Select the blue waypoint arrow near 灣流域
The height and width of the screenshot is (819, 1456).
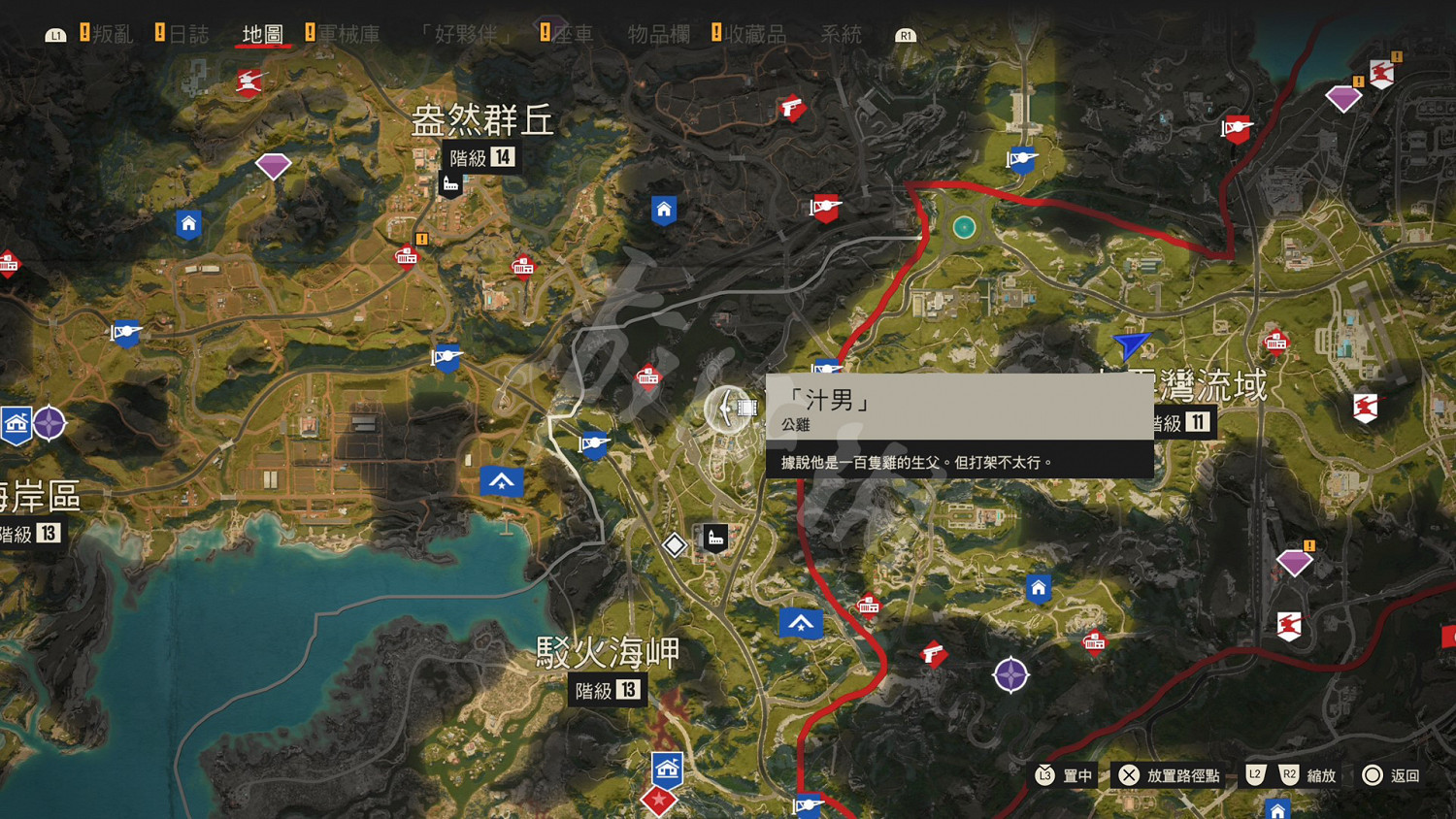pos(1129,347)
